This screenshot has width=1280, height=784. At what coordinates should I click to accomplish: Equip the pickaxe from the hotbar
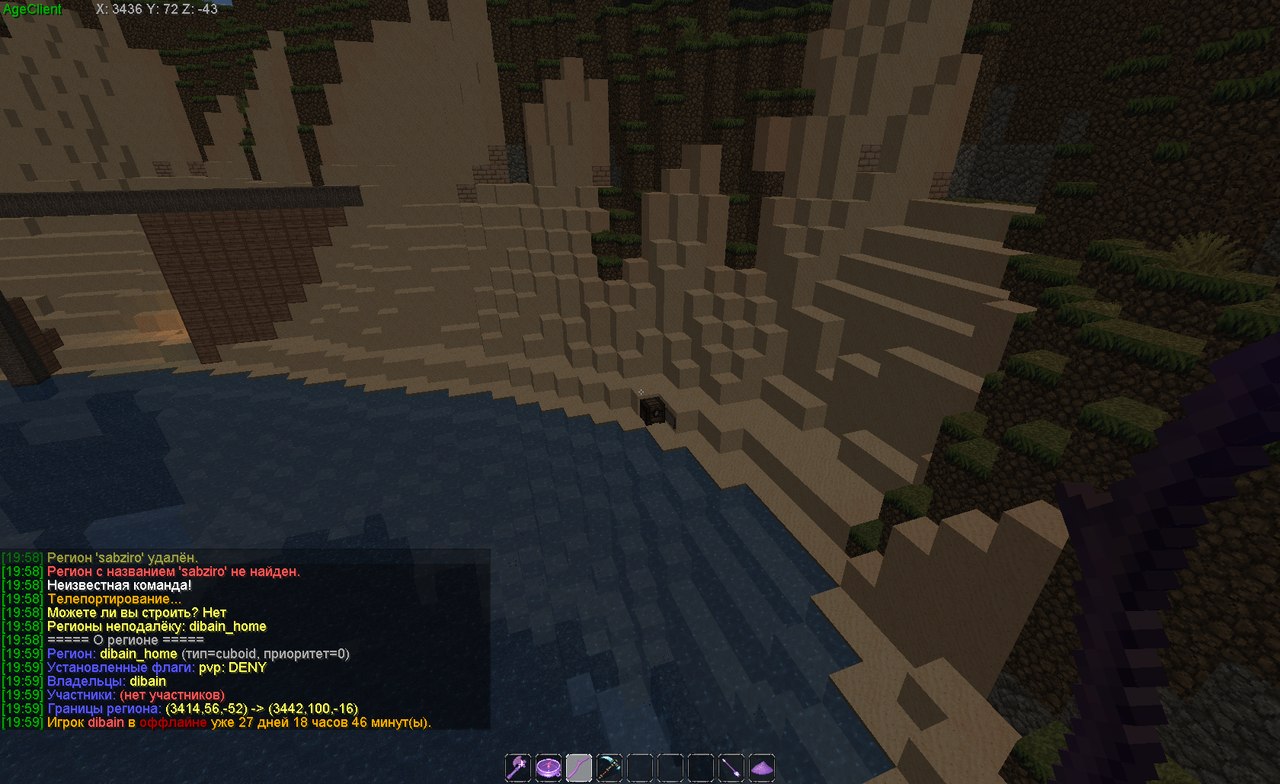(x=609, y=768)
